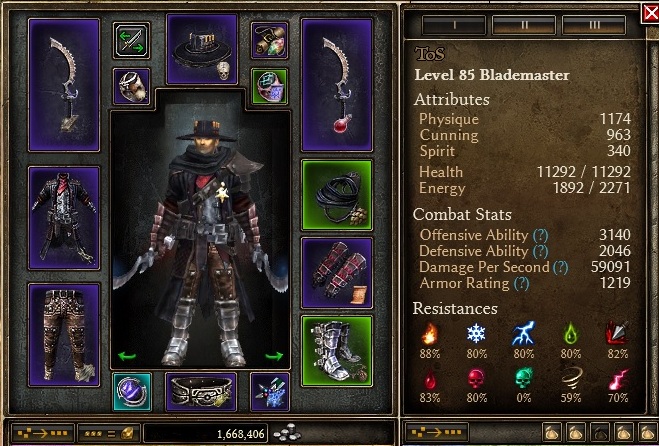Viewport: 659px width, 446px height.
Task: Toggle the weapon swap button
Action: (131, 40)
